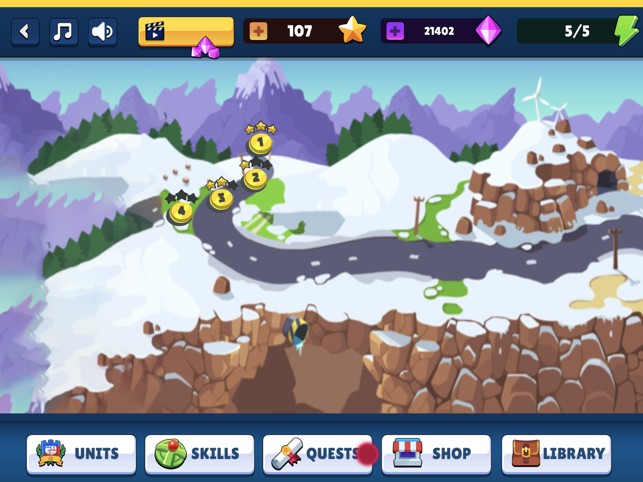Add more stars with the plus button
The image size is (643, 482).
coord(258,31)
